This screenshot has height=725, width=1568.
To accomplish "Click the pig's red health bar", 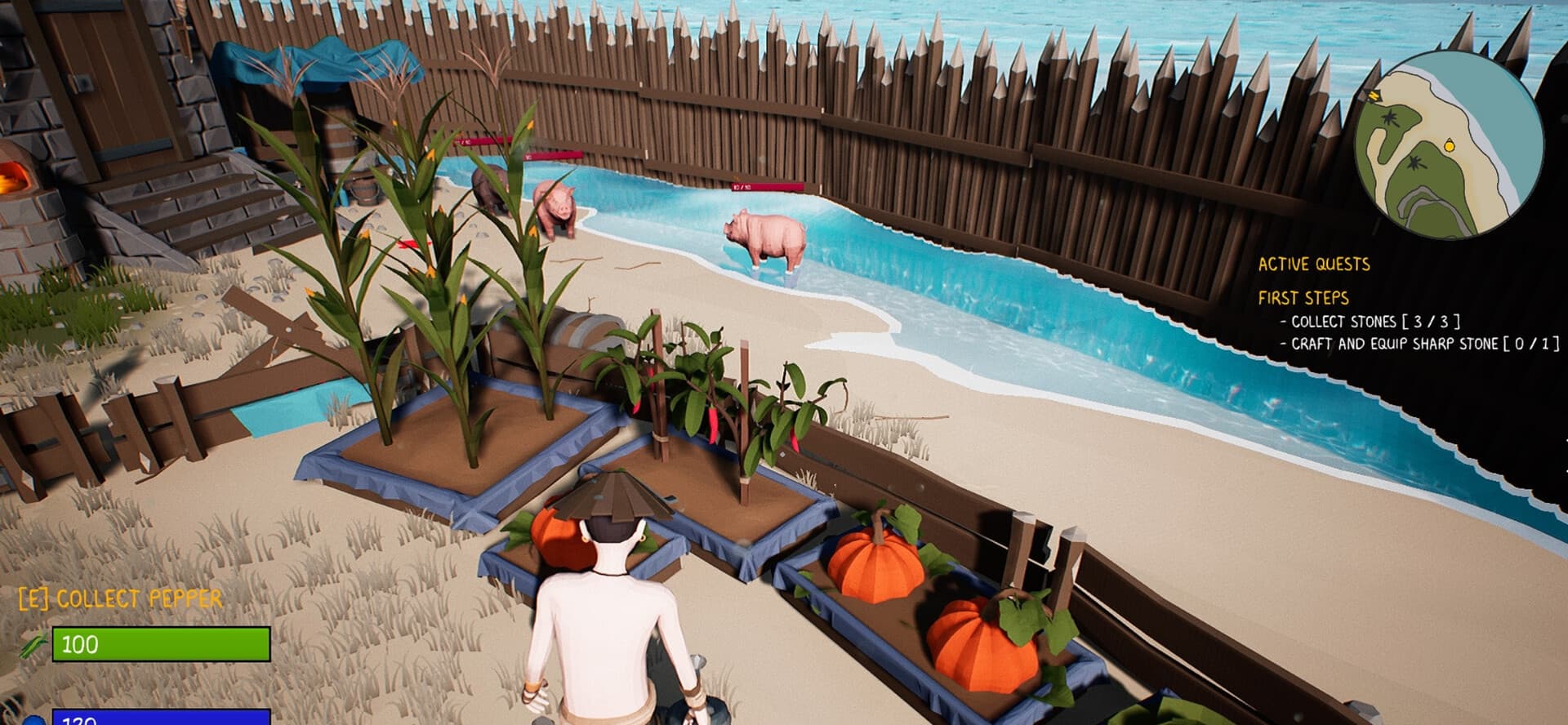I will point(768,187).
